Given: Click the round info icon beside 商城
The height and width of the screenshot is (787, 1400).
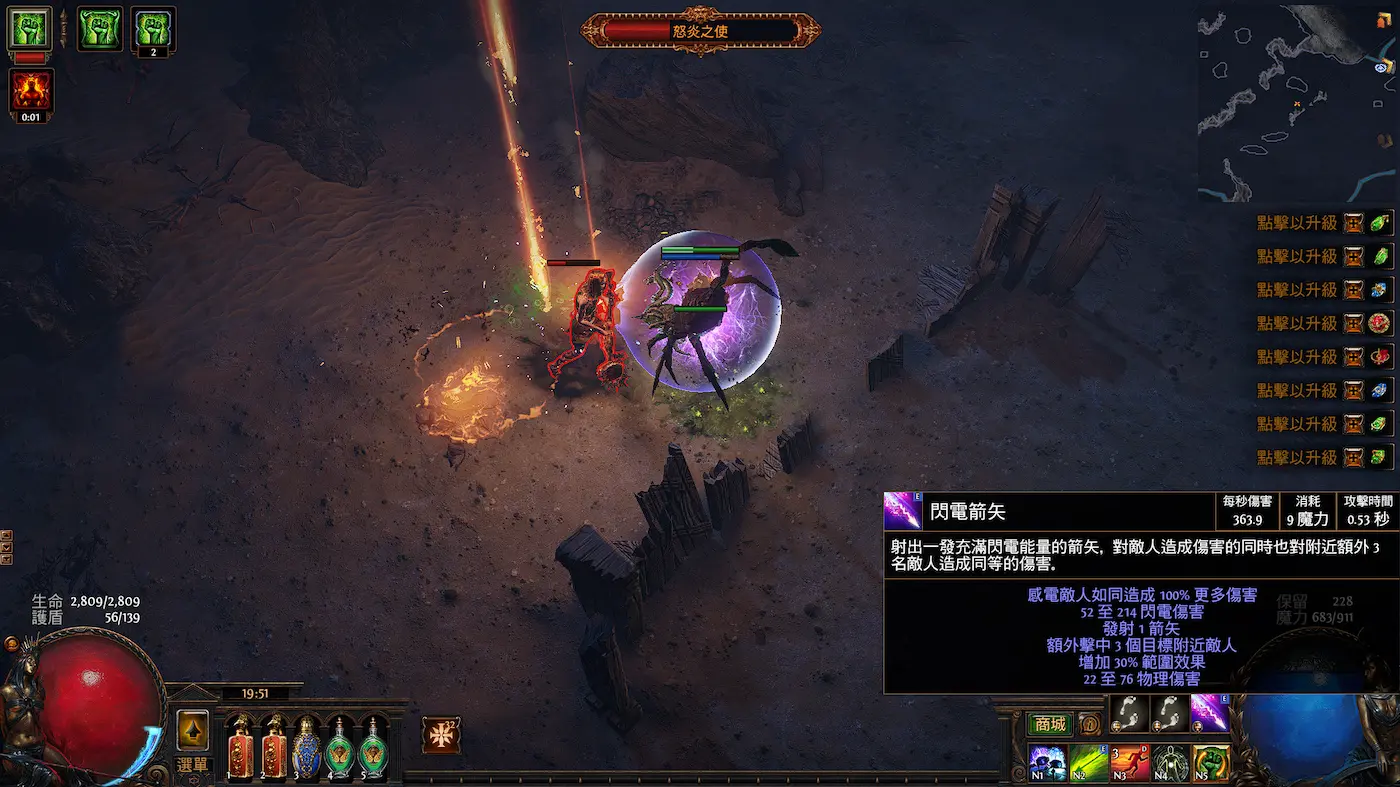Looking at the screenshot, I should click(x=1090, y=725).
